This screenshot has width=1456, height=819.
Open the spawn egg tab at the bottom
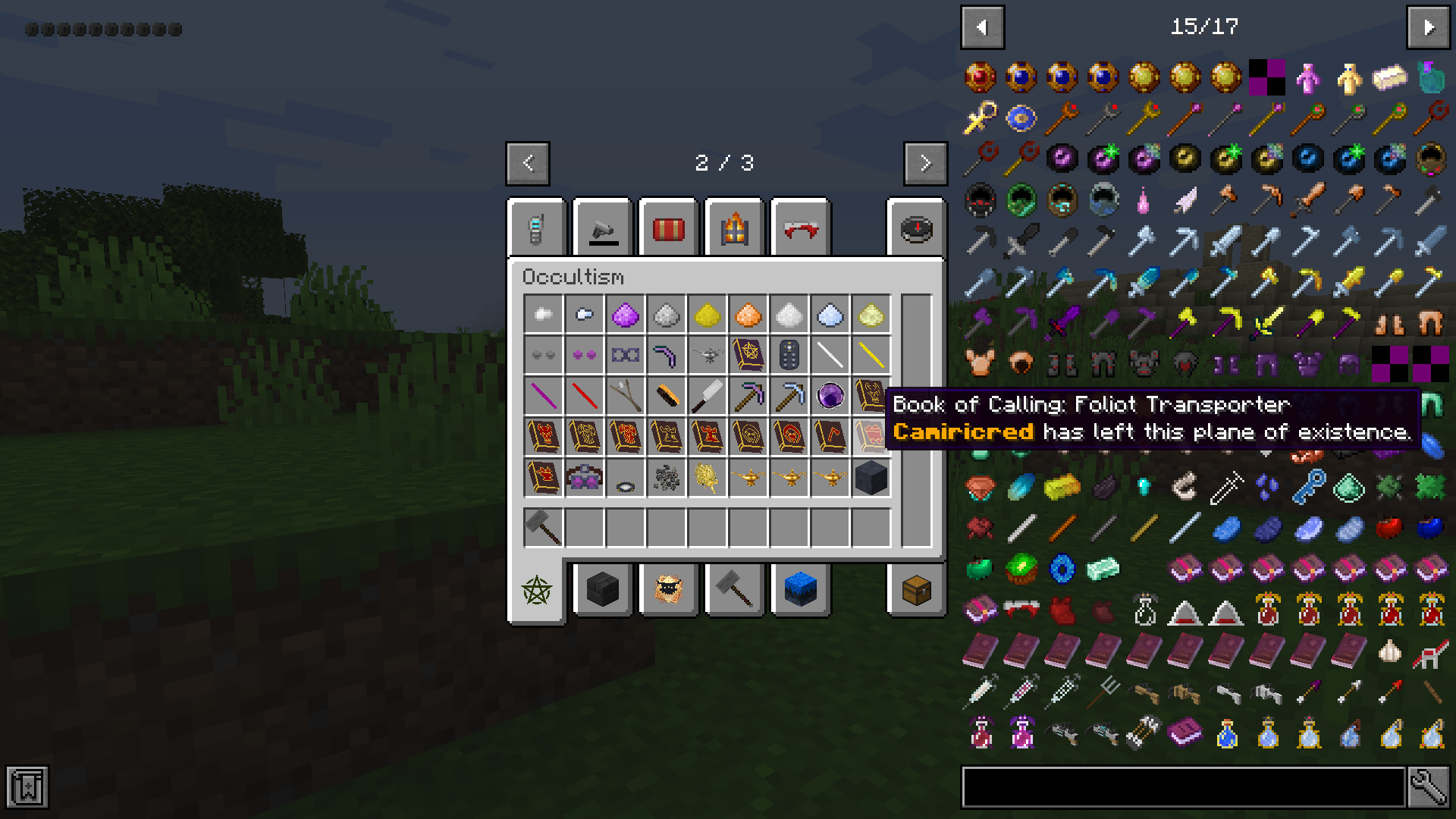tap(668, 591)
